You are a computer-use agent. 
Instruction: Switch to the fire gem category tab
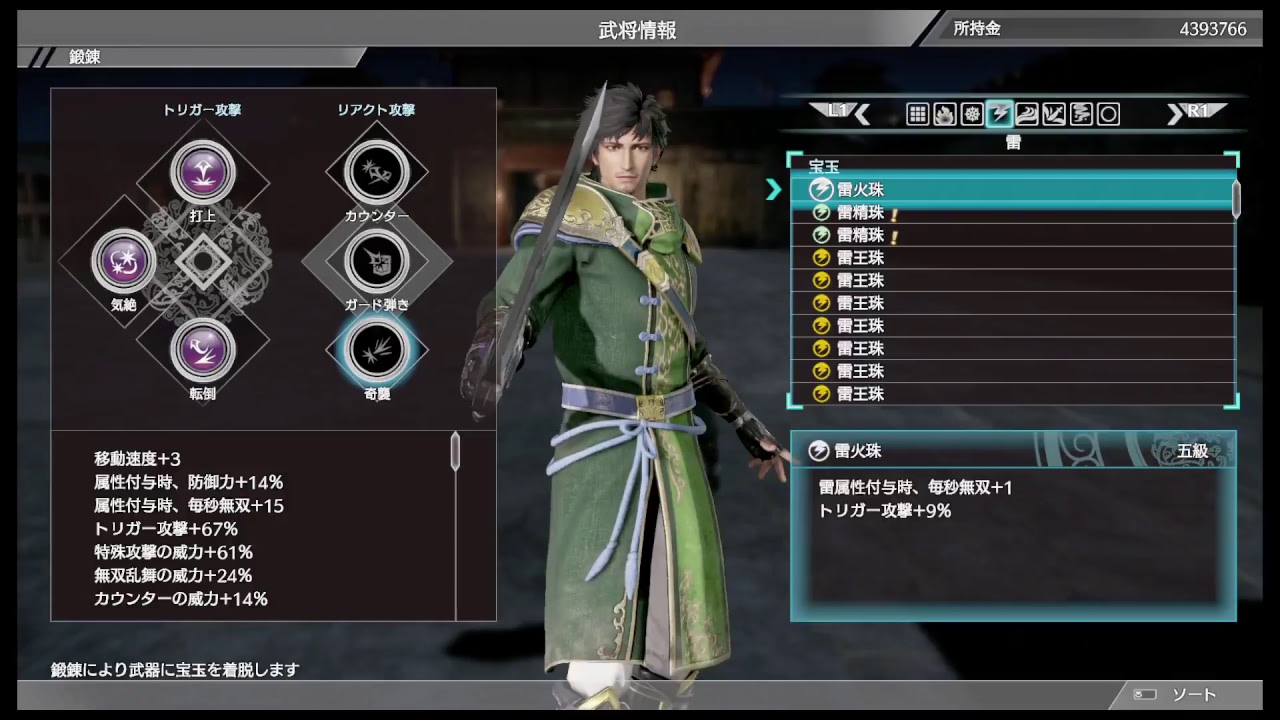944,114
